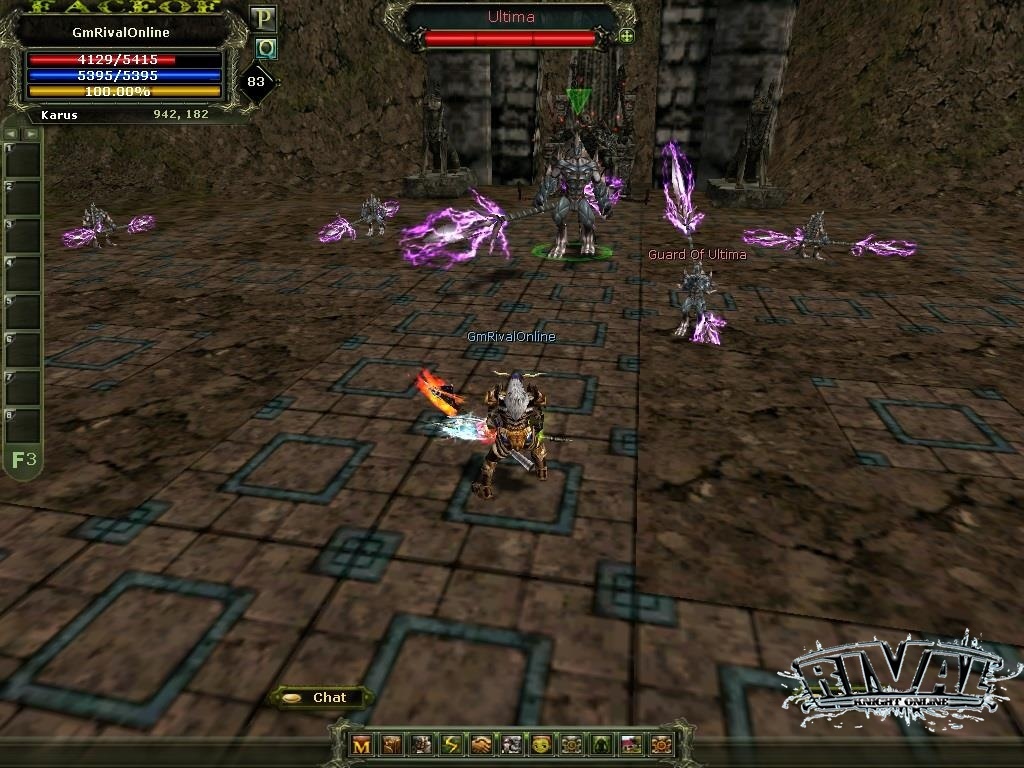Click the plus button beside Ultima's health bar
Screen dimensions: 1024x768
click(627, 36)
